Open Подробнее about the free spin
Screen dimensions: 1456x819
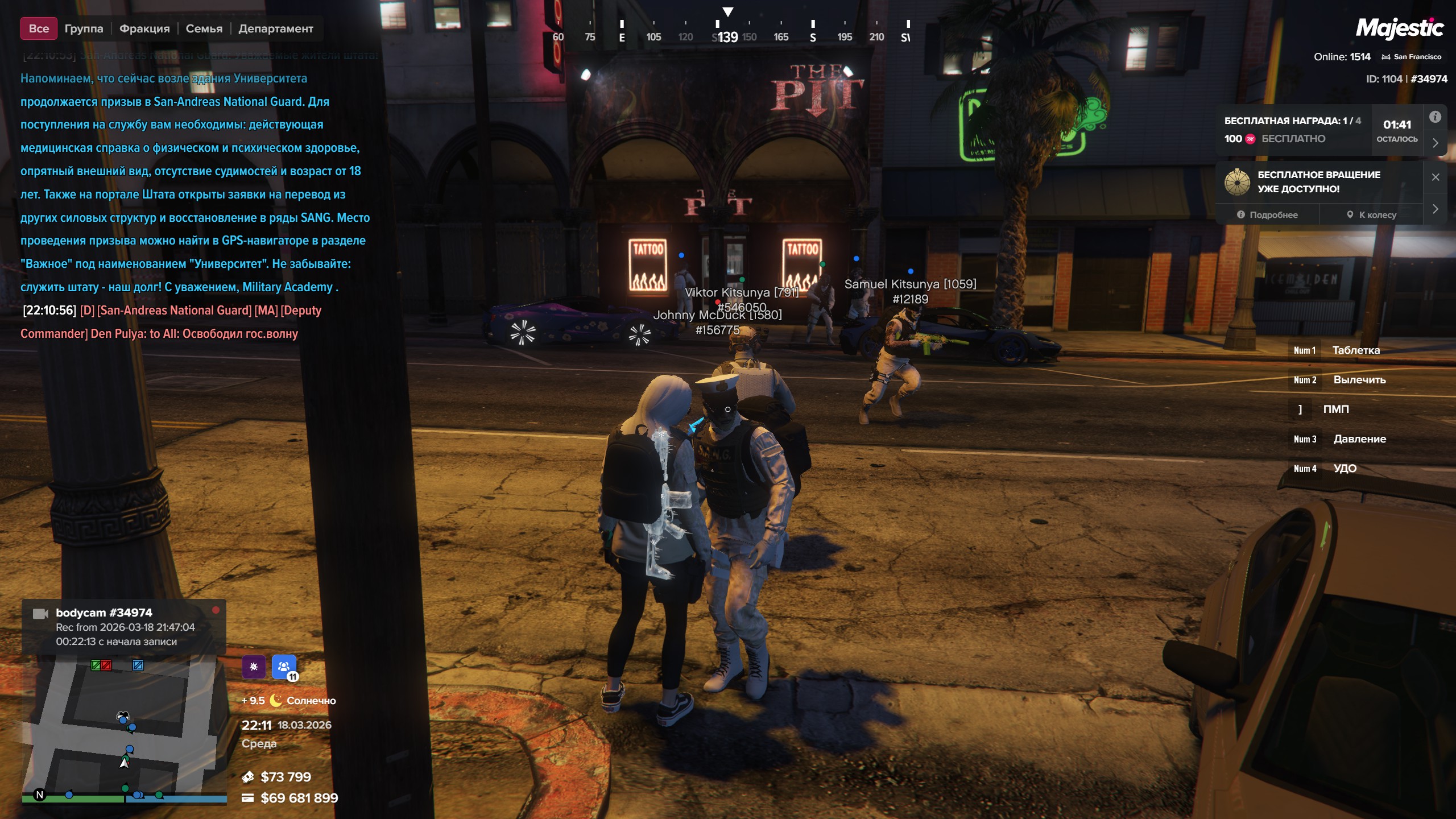click(1267, 215)
